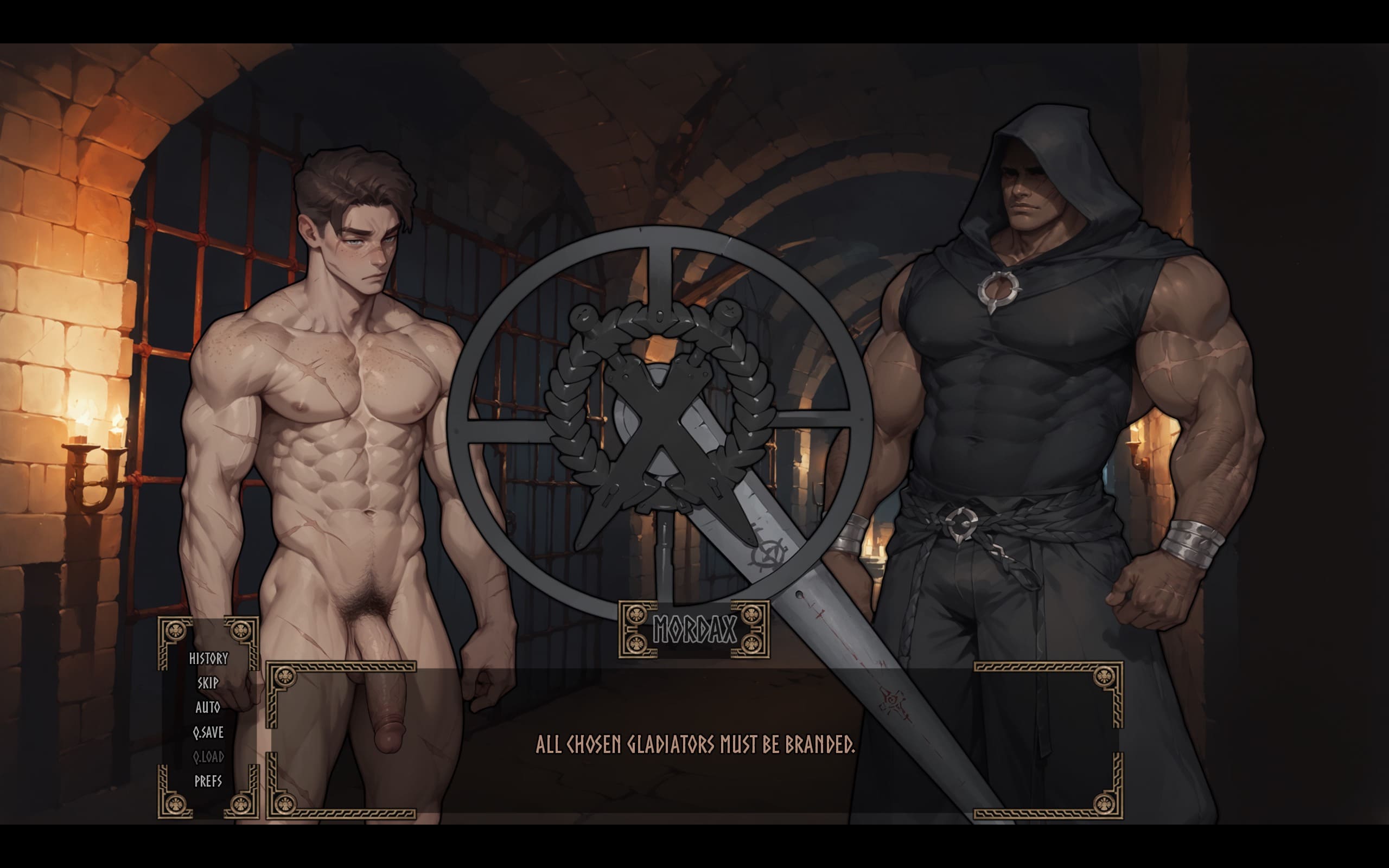This screenshot has width=1389, height=868.
Task: Open the History log
Action: [x=208, y=659]
